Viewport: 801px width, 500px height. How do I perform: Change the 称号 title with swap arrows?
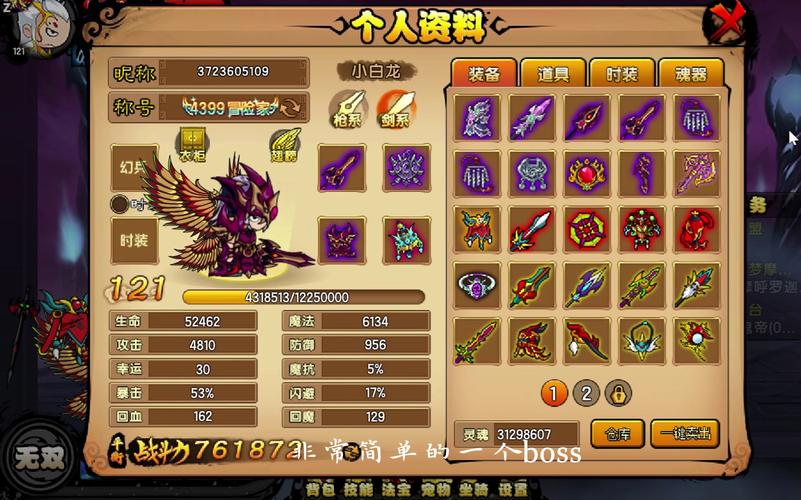click(292, 107)
